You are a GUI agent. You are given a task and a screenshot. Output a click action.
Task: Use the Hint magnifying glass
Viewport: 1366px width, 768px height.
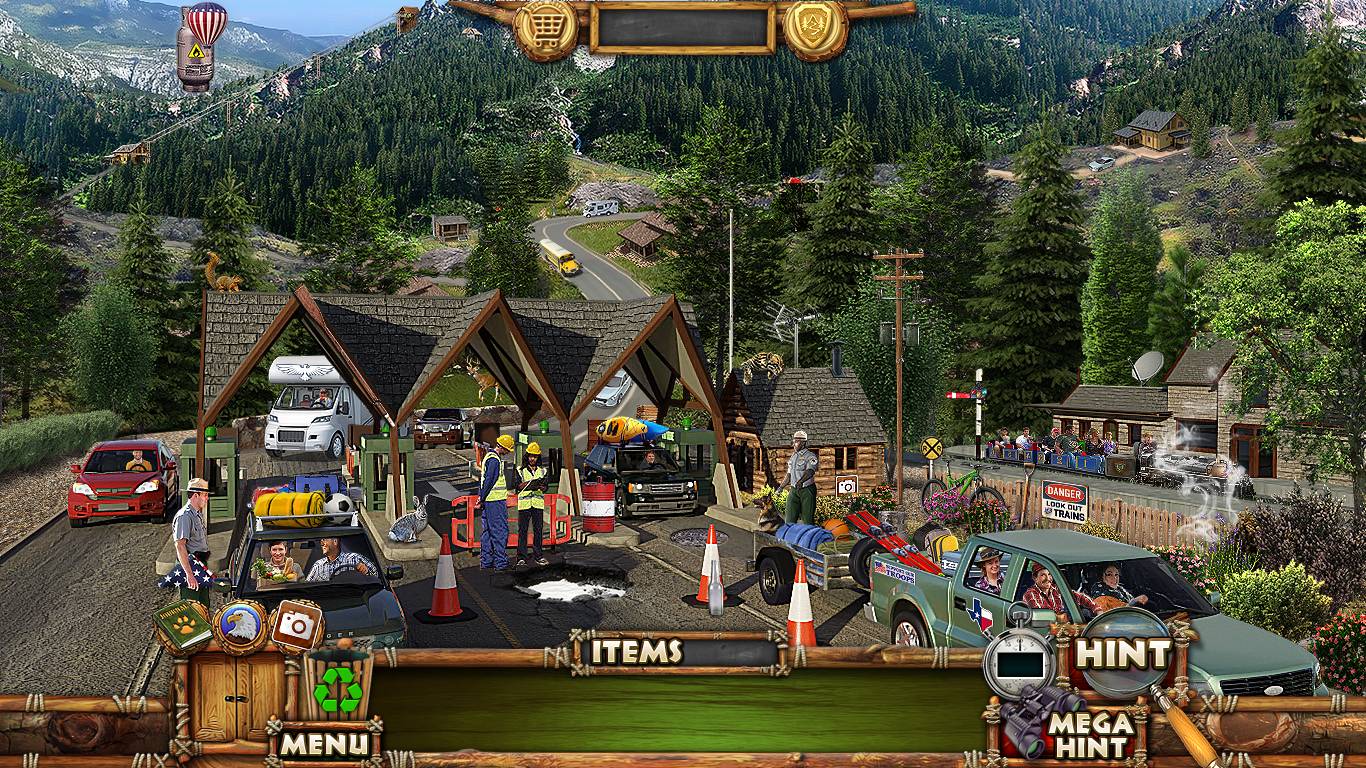(x=1122, y=655)
